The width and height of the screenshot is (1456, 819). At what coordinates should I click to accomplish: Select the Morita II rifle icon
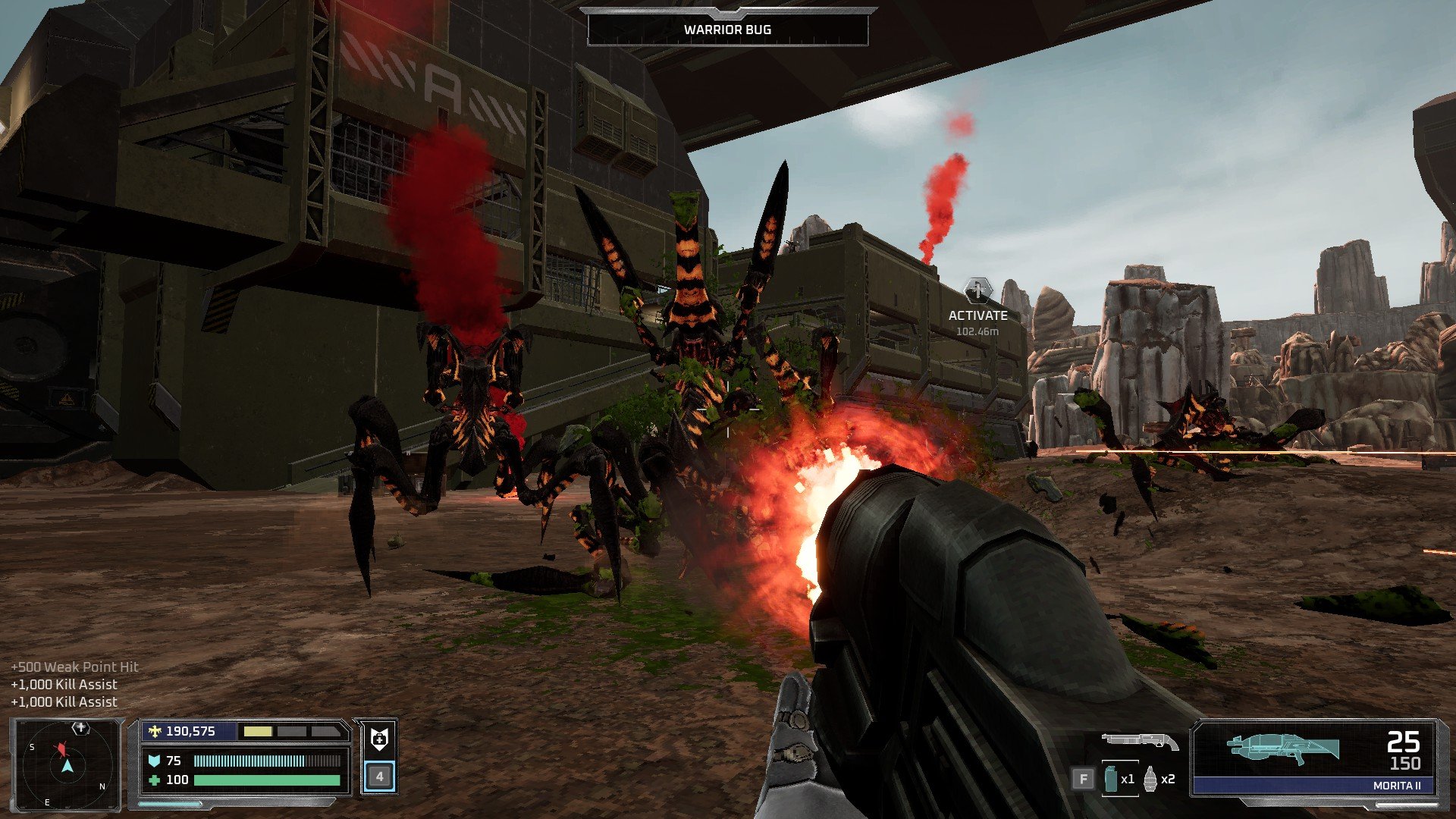1282,748
